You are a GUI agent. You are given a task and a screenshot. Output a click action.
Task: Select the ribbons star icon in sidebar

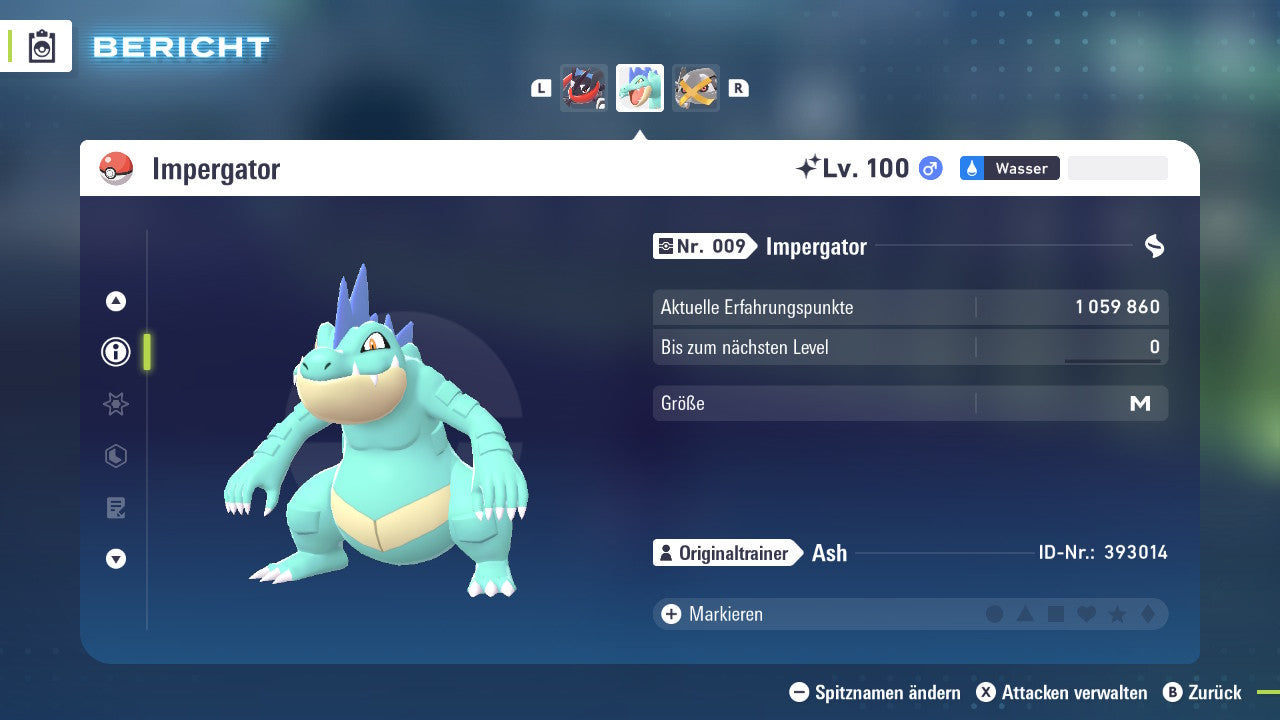point(115,404)
